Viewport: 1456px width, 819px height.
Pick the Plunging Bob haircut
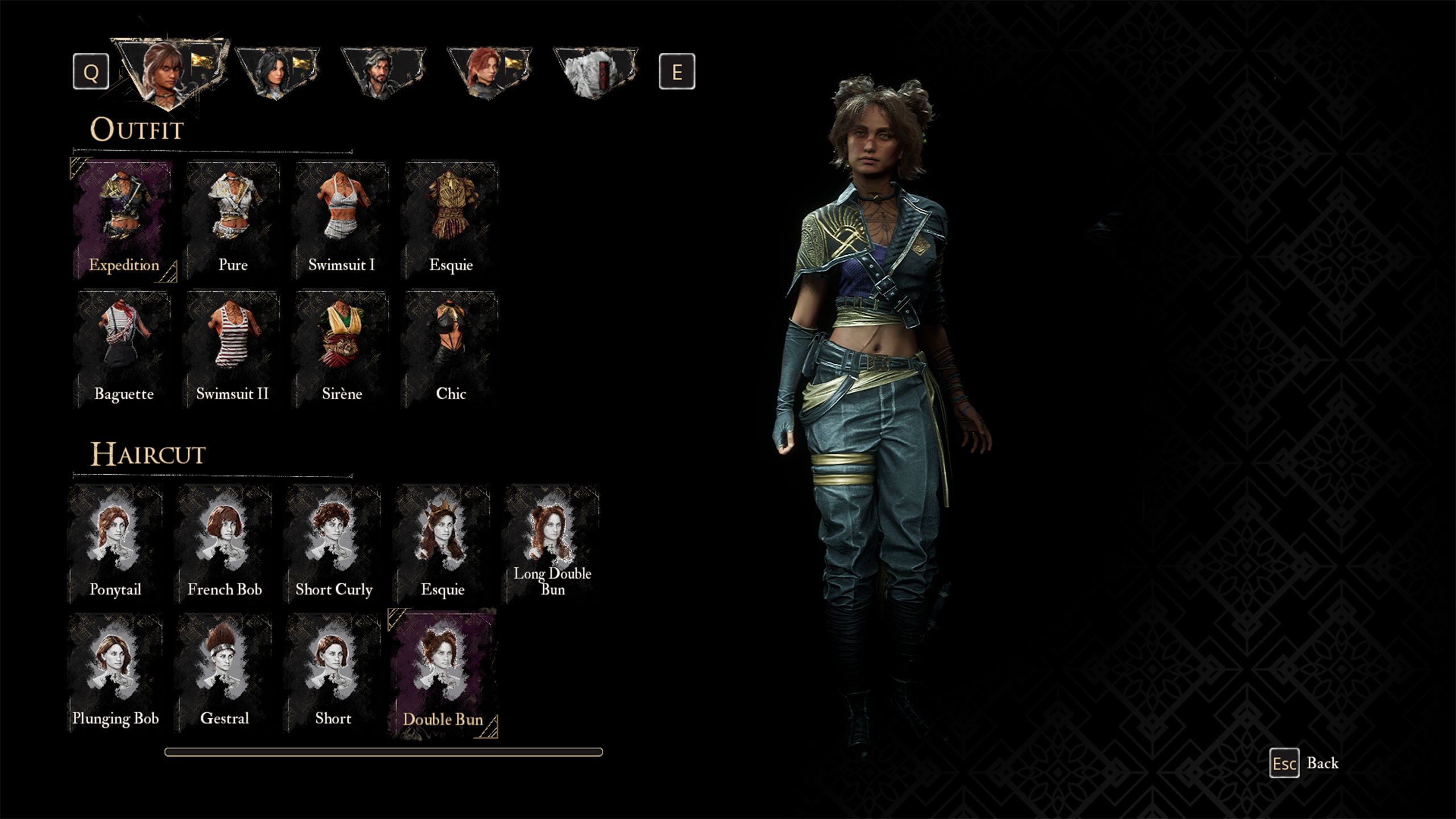click(x=115, y=673)
